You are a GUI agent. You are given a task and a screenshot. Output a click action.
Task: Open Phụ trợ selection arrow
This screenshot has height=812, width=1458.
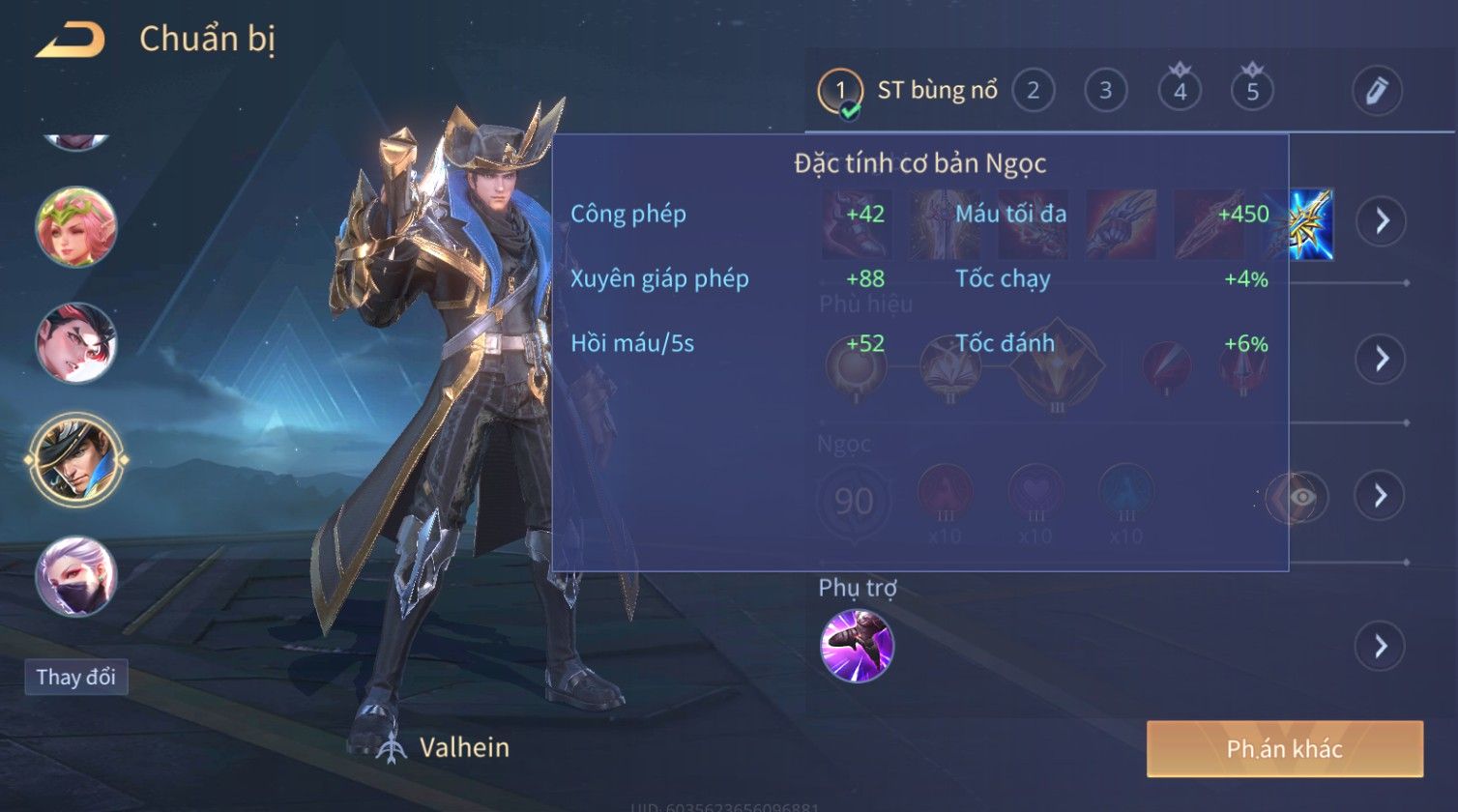[1381, 646]
